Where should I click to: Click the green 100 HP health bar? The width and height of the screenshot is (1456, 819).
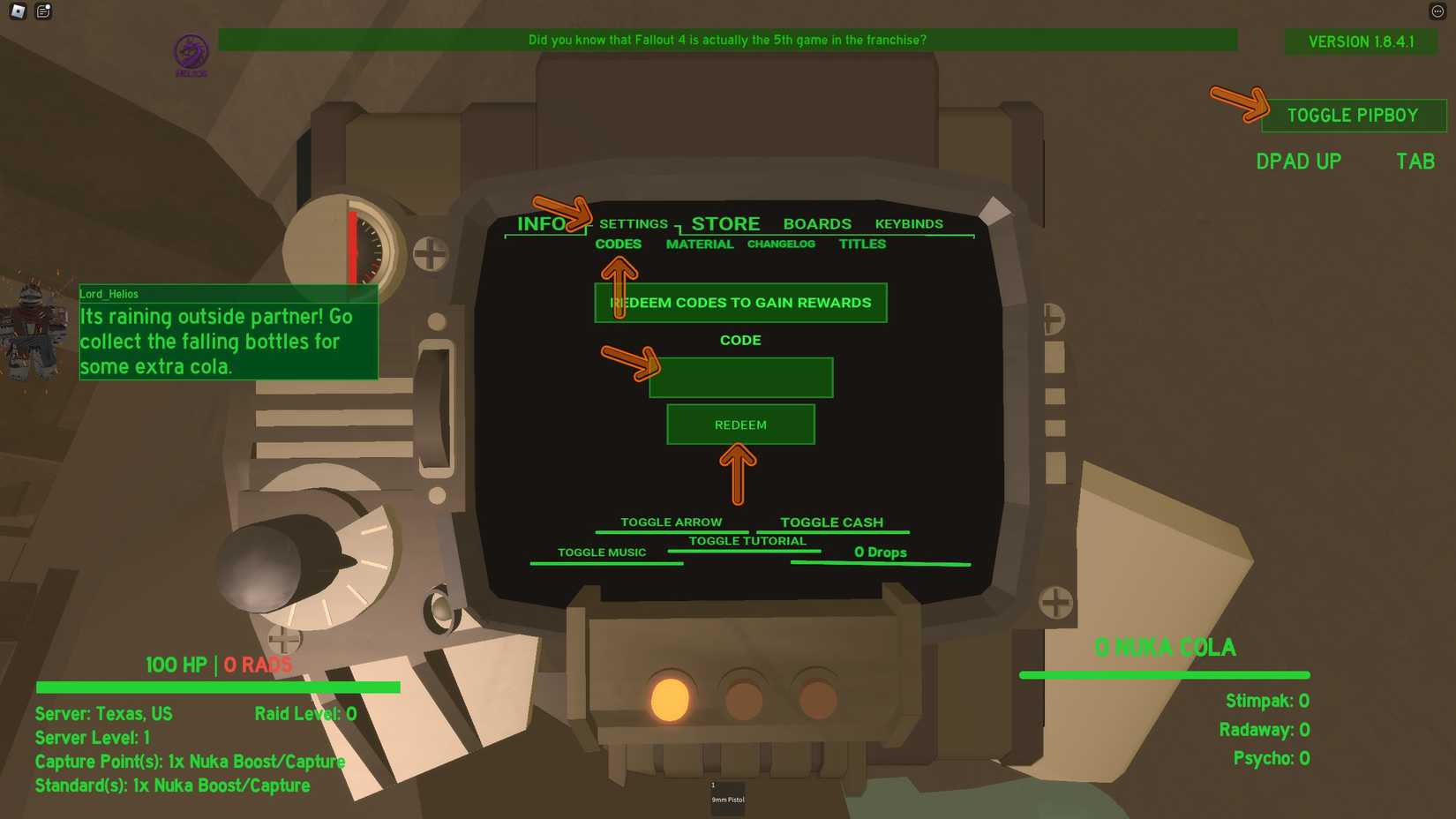point(218,685)
